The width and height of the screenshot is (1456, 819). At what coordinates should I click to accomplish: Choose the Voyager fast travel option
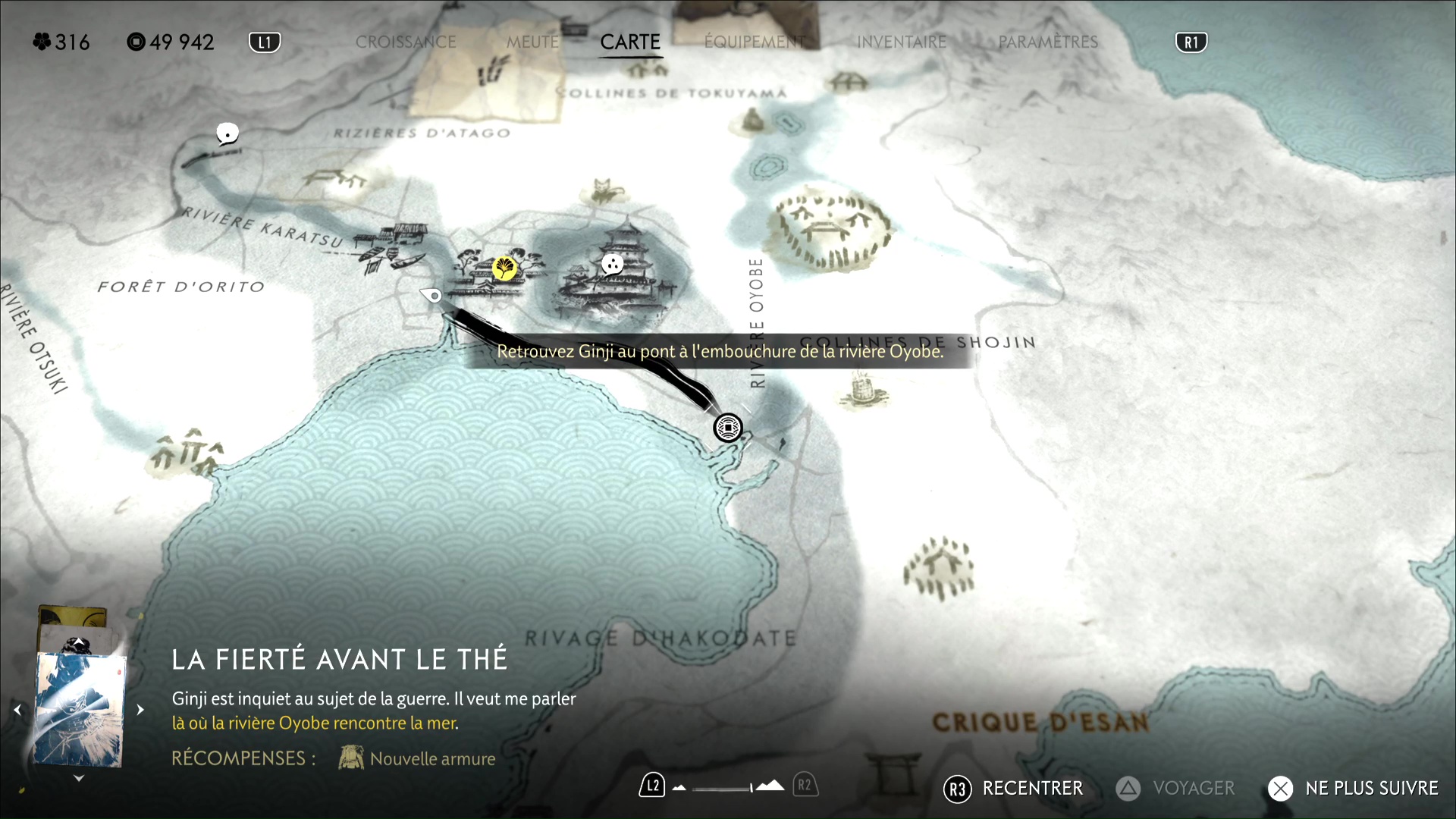coord(1176,789)
